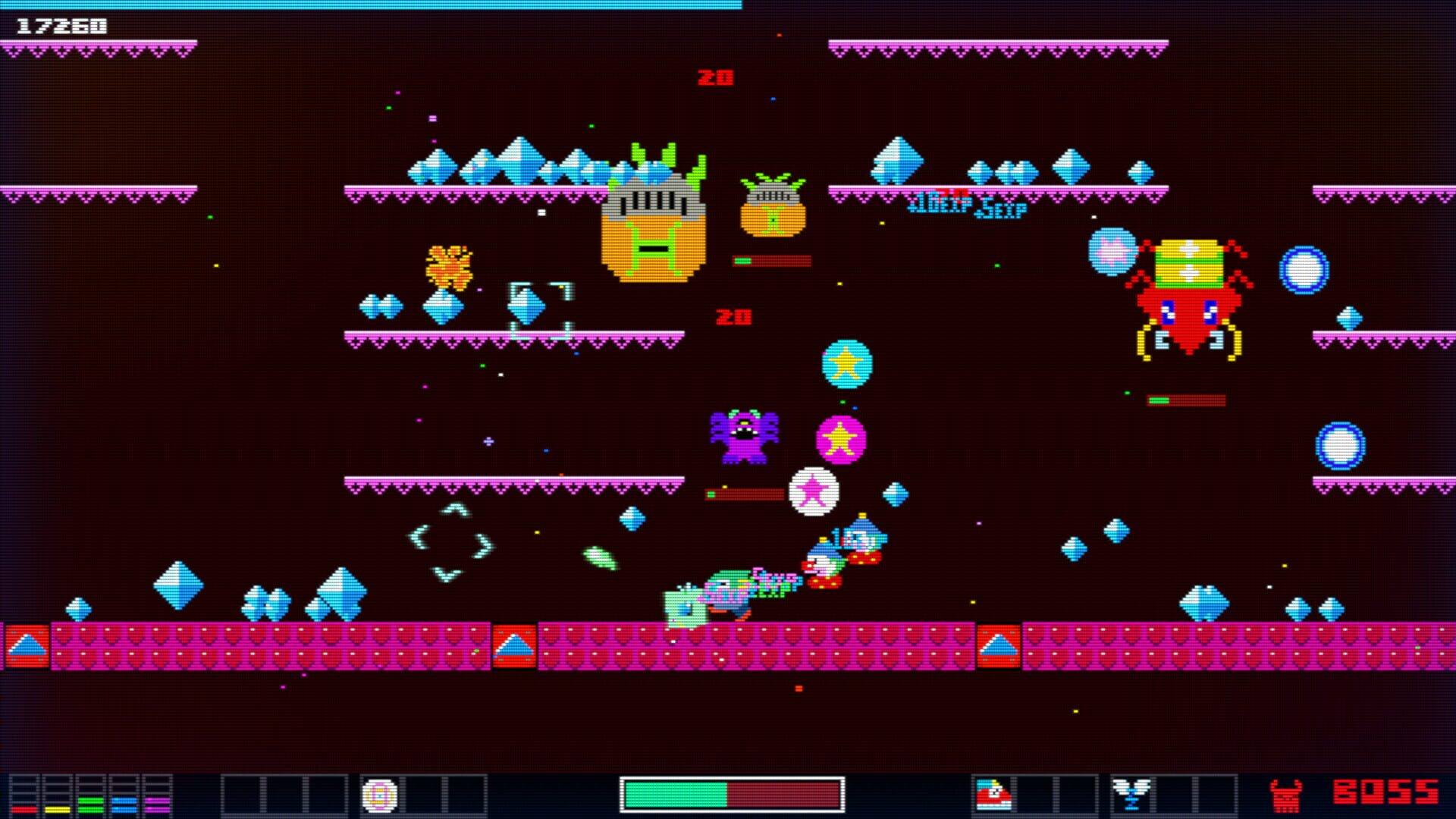Toggle the middle blue triangle floor switch
The height and width of the screenshot is (819, 1456).
(516, 646)
